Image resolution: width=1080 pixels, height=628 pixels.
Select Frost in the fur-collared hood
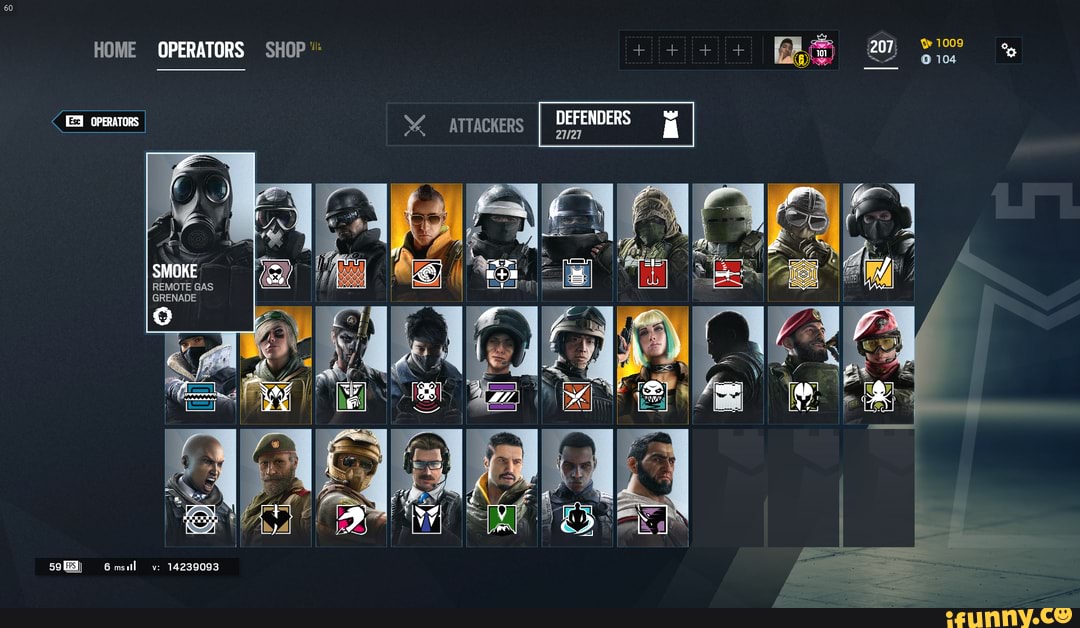tap(201, 366)
